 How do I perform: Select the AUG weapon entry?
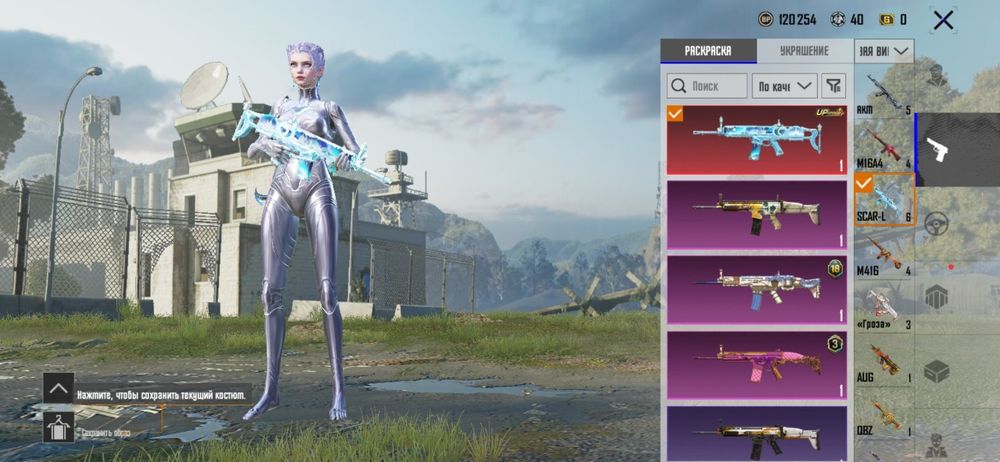coord(883,363)
